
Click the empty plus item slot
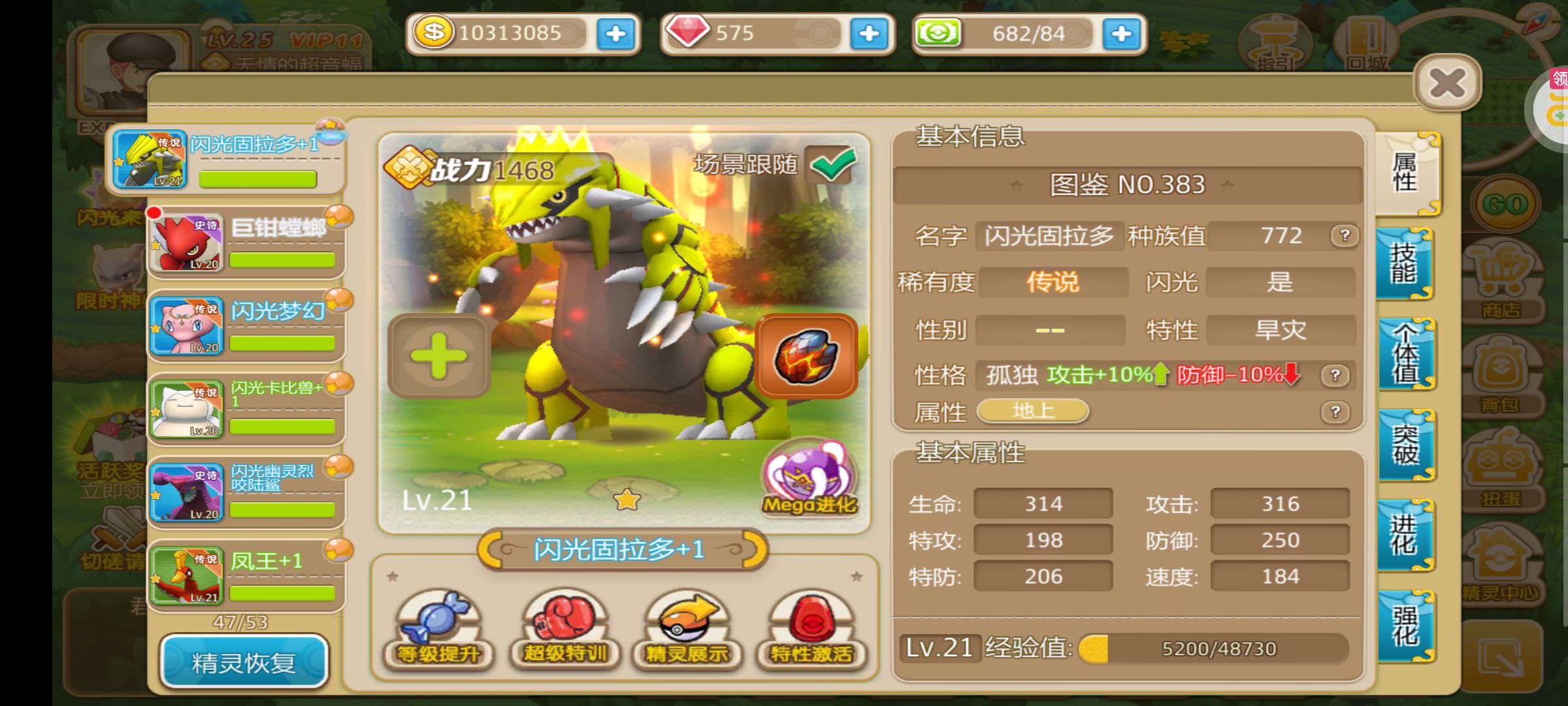(438, 356)
